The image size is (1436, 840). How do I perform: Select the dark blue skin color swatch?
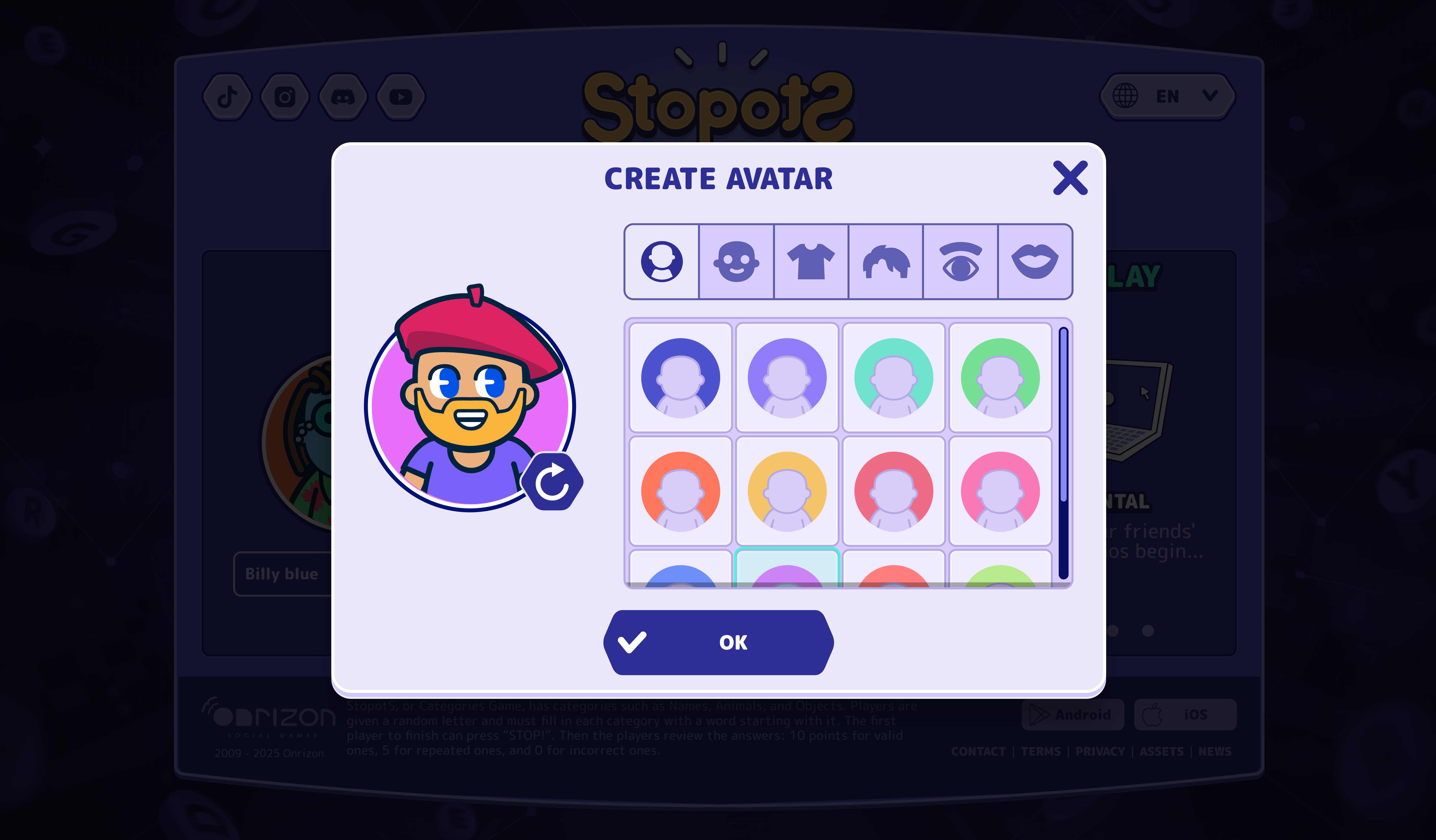681,377
